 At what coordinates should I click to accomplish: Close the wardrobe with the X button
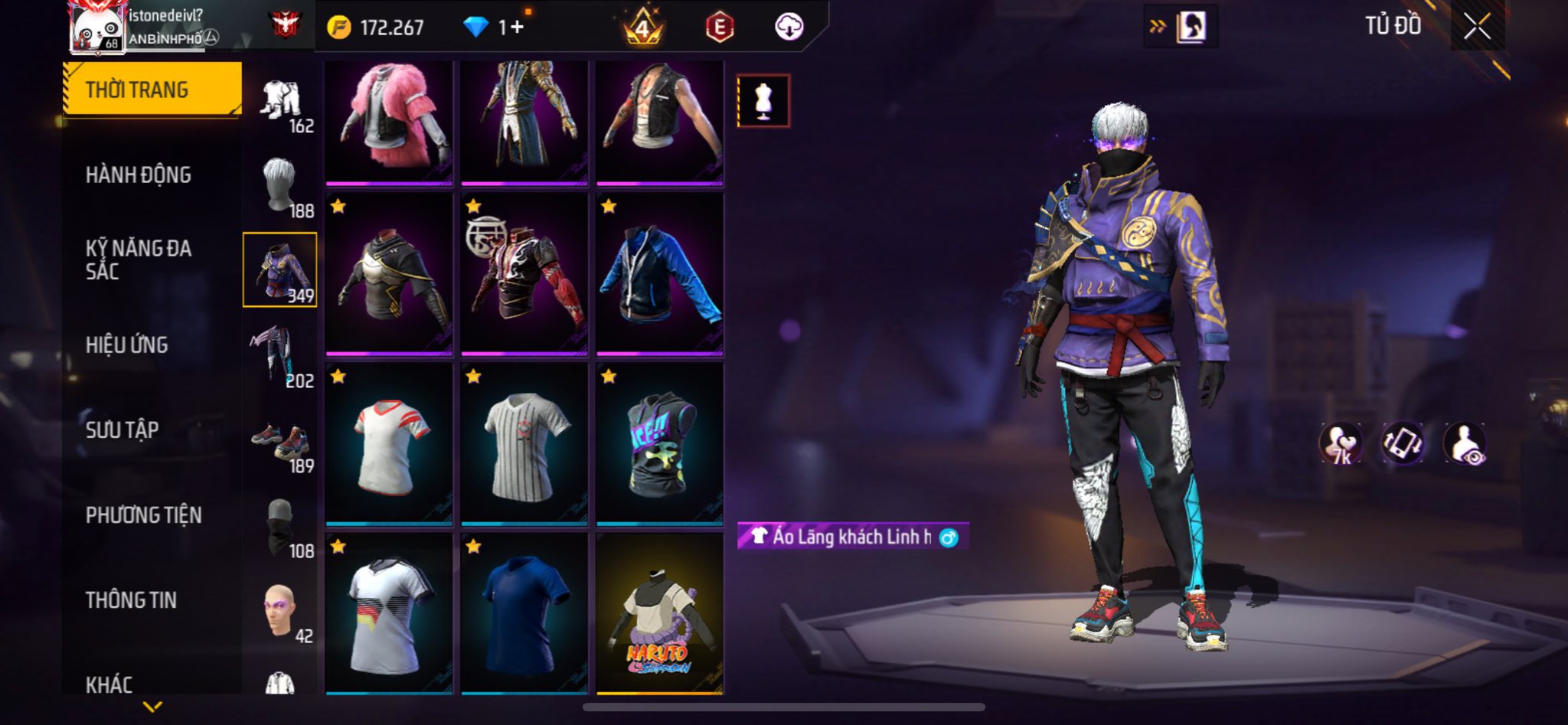[x=1477, y=27]
